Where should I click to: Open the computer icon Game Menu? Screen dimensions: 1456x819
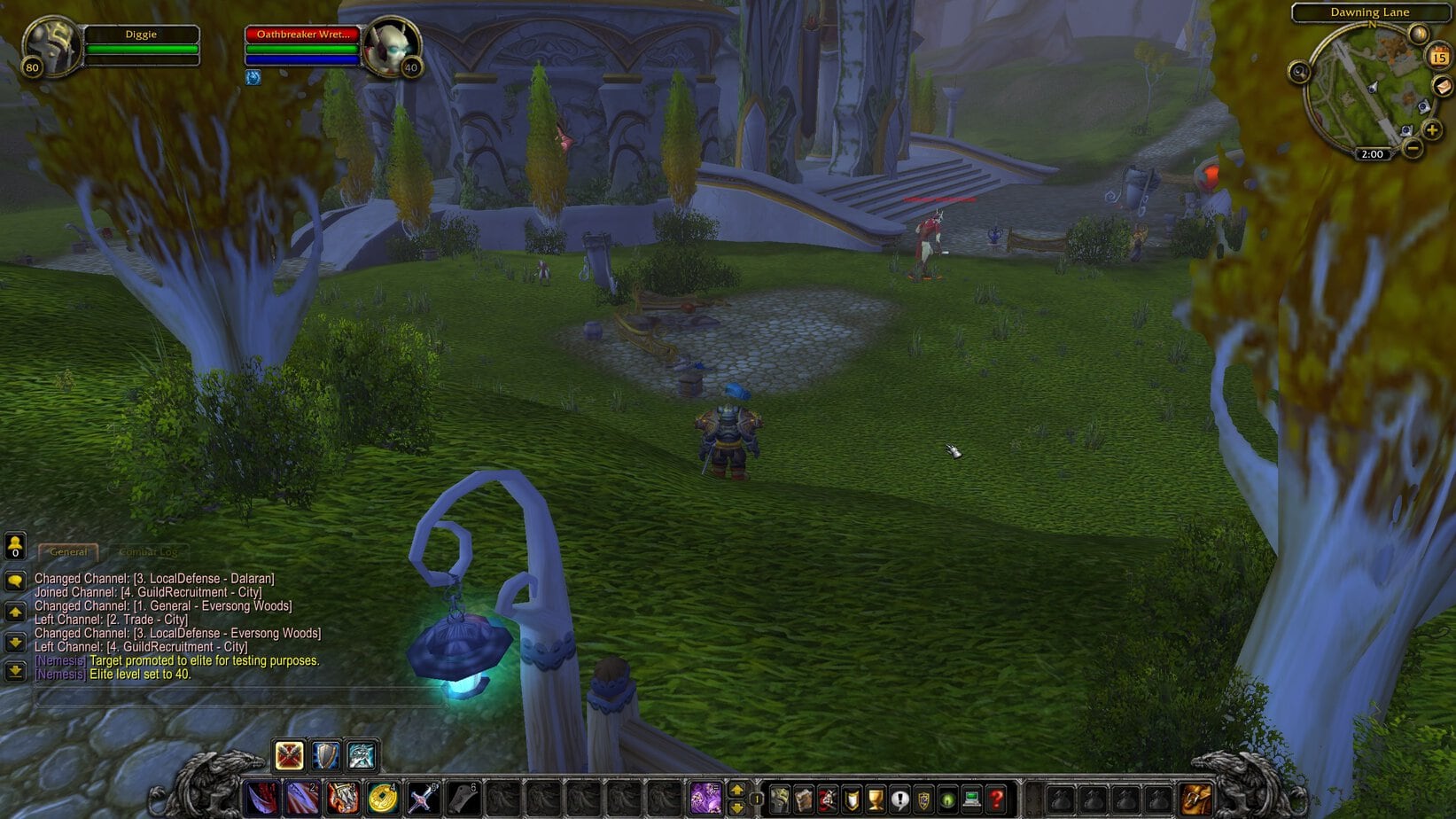click(971, 799)
